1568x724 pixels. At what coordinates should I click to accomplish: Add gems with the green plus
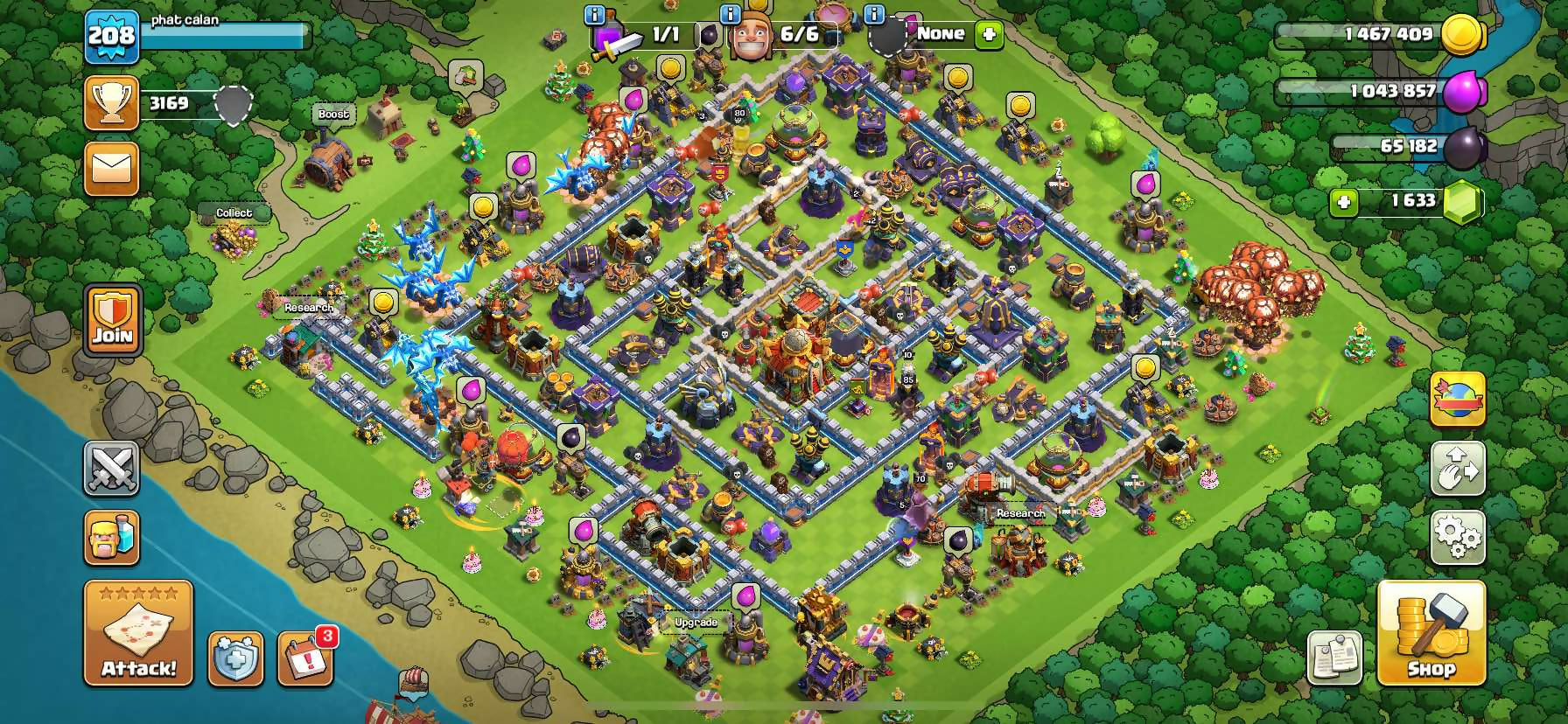tap(1343, 203)
